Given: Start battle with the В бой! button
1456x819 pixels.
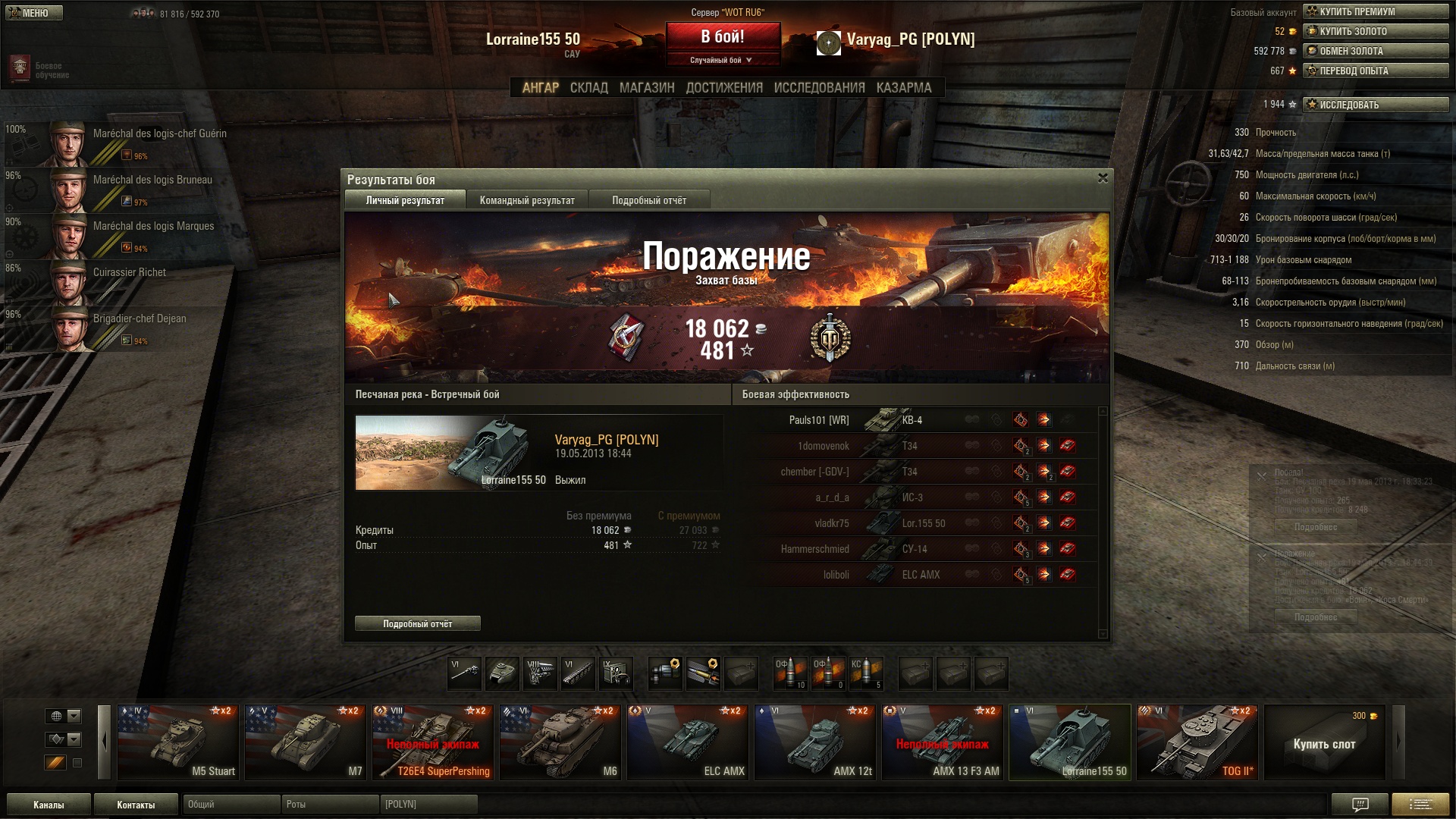Looking at the screenshot, I should (x=723, y=36).
